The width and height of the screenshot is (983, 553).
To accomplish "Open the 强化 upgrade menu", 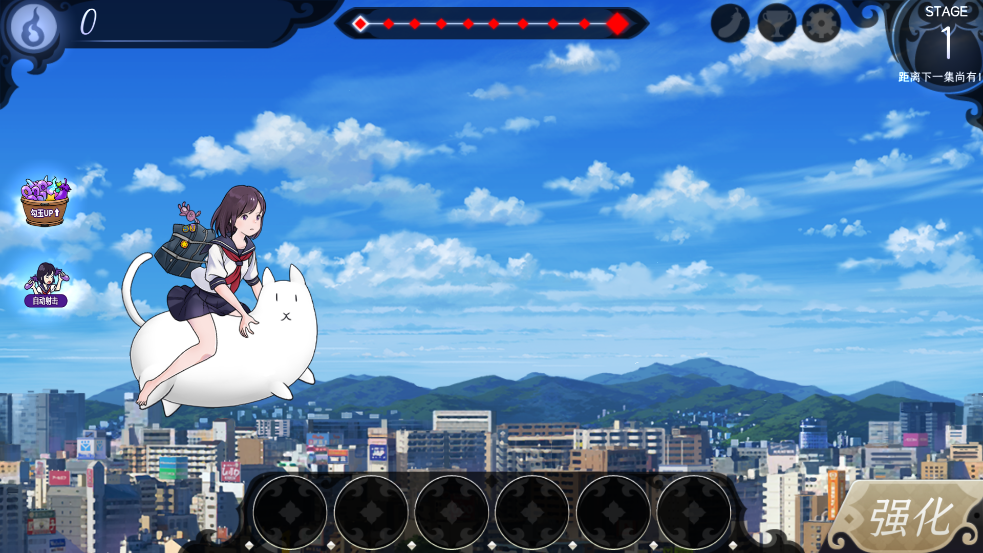I will [x=908, y=517].
